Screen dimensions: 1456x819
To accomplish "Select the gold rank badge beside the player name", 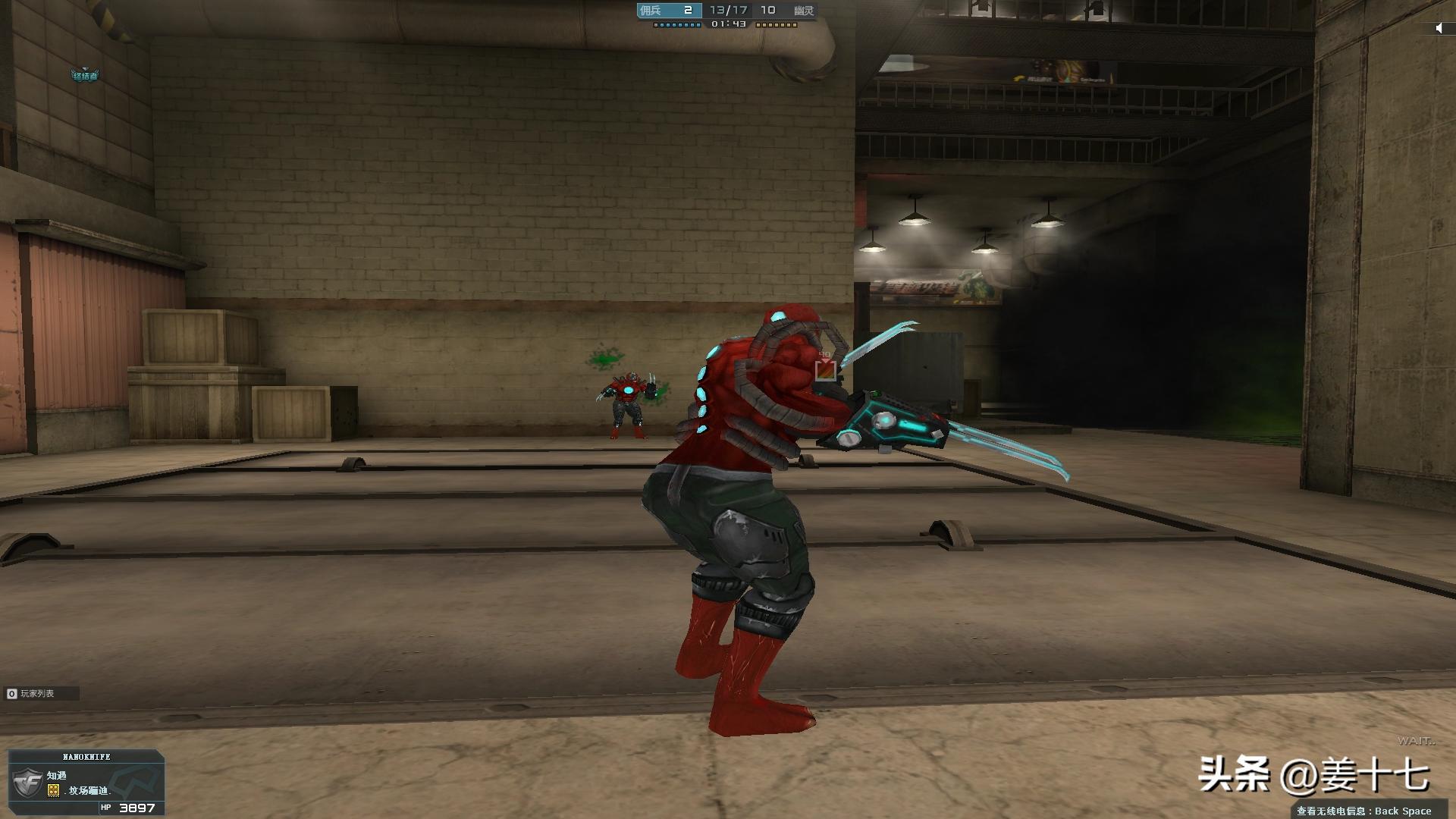I will coord(54,790).
